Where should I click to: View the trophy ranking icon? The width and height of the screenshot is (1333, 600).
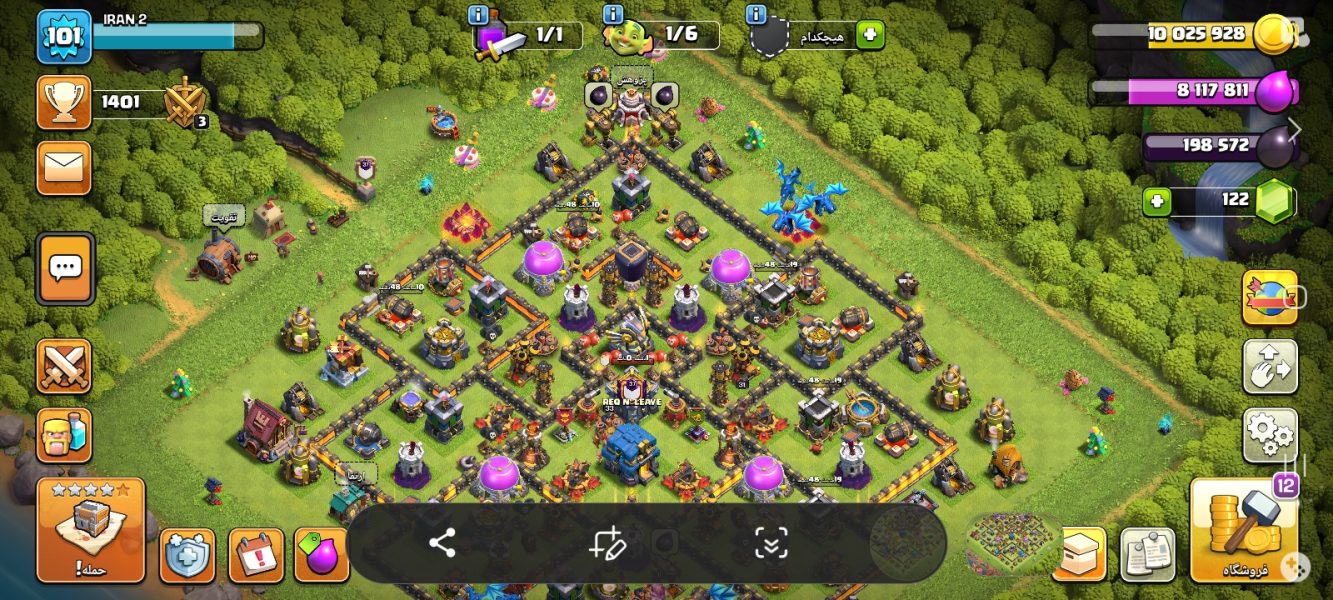pyautogui.click(x=64, y=102)
